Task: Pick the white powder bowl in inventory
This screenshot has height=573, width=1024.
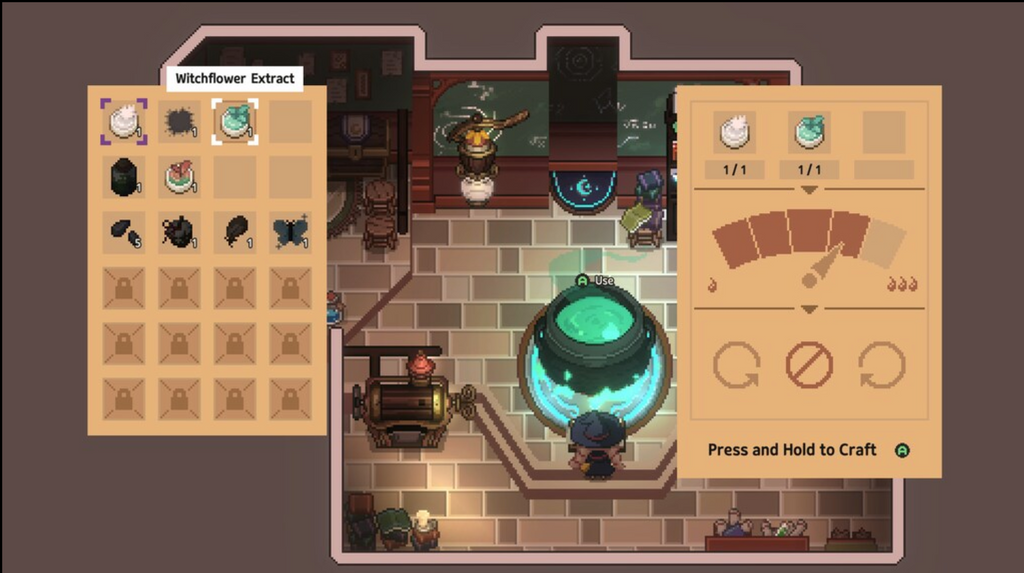Action: point(124,121)
